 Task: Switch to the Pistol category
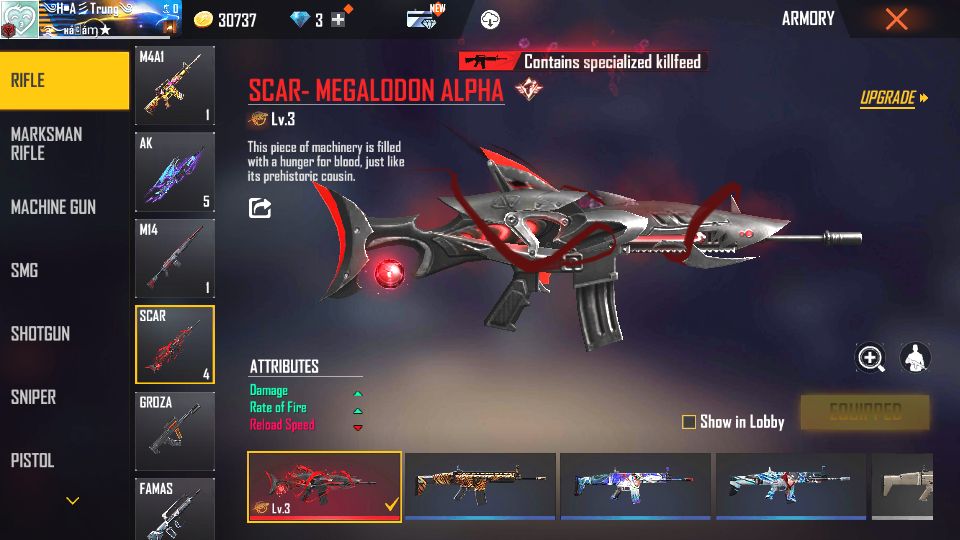point(32,461)
